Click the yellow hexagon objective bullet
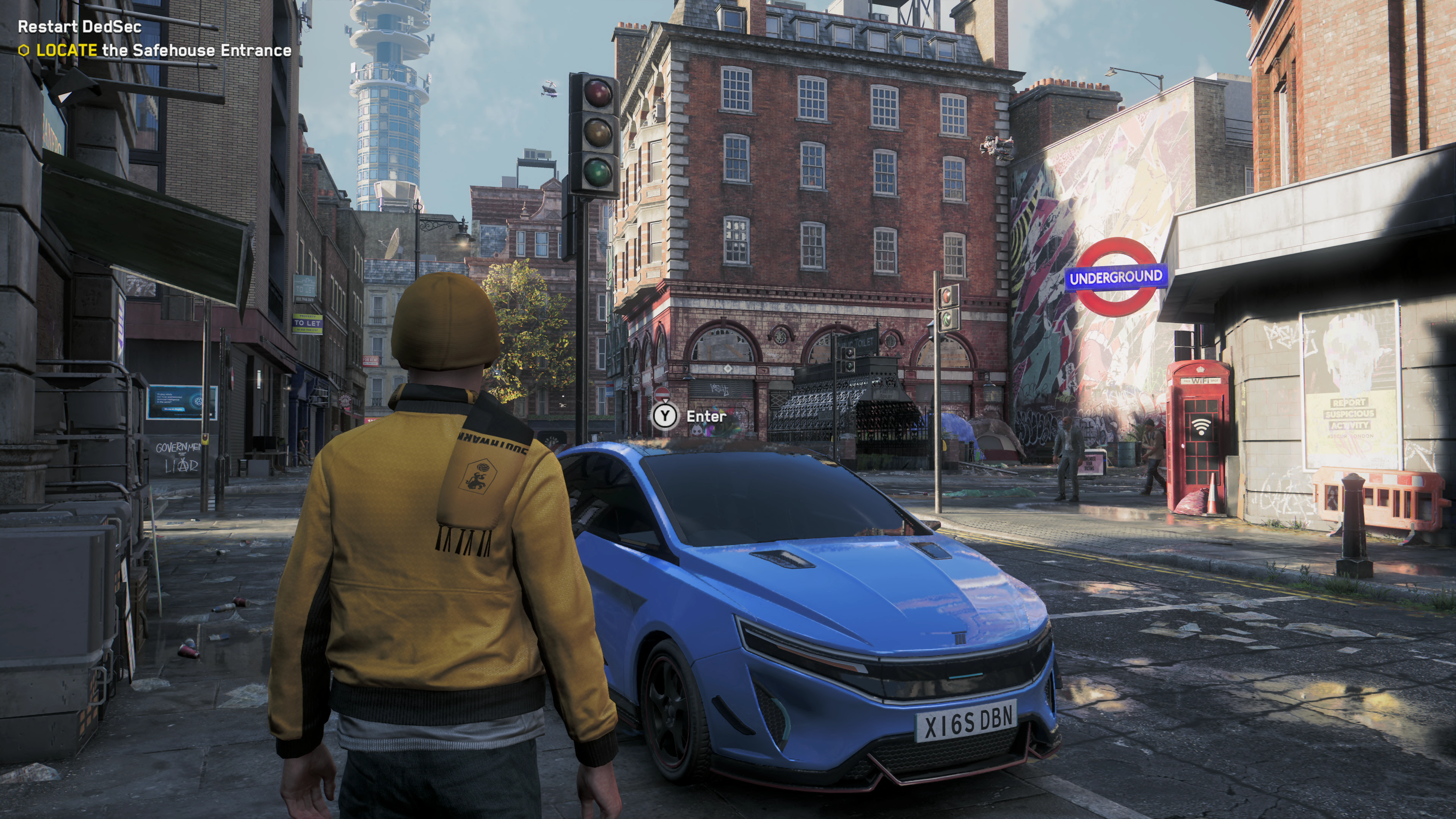1456x819 pixels. tap(24, 51)
